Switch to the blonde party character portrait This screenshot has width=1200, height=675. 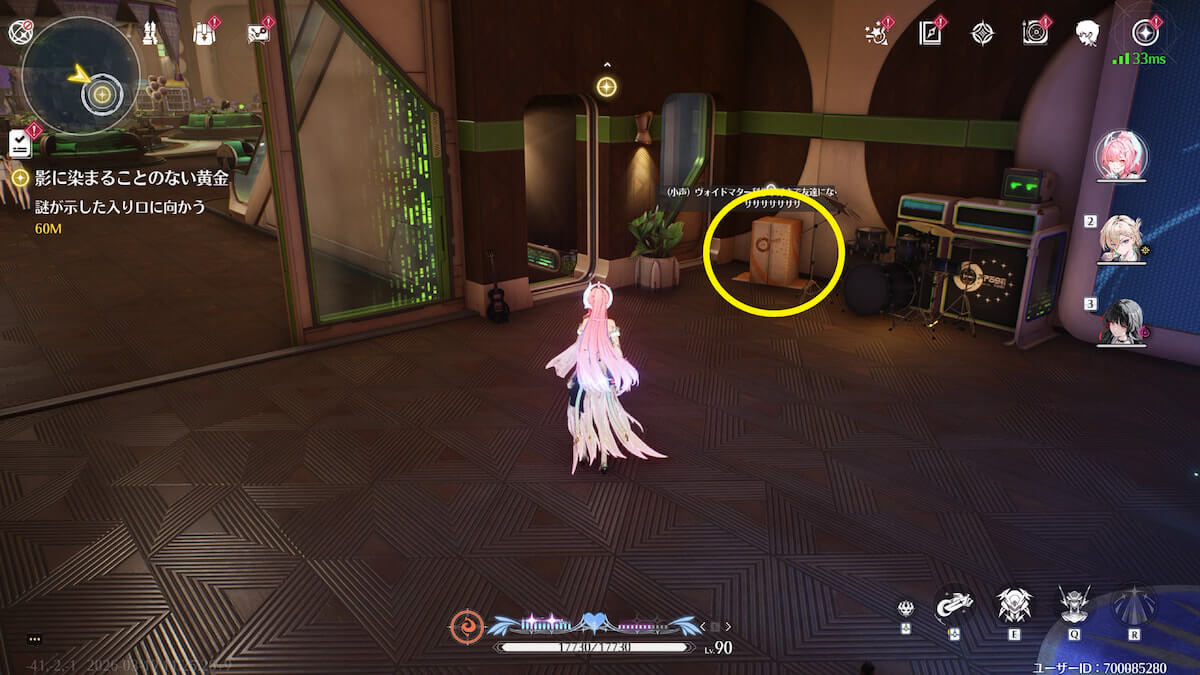tap(1122, 238)
